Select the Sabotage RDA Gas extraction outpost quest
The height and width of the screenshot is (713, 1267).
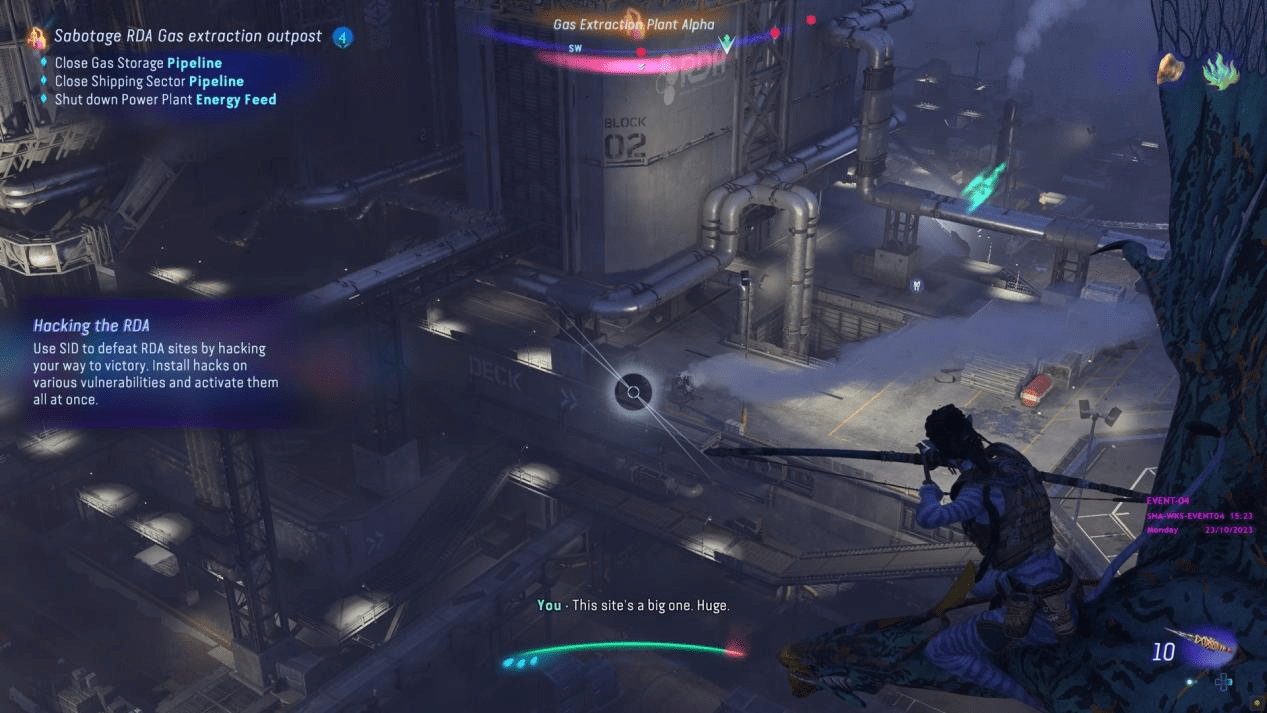(x=188, y=37)
